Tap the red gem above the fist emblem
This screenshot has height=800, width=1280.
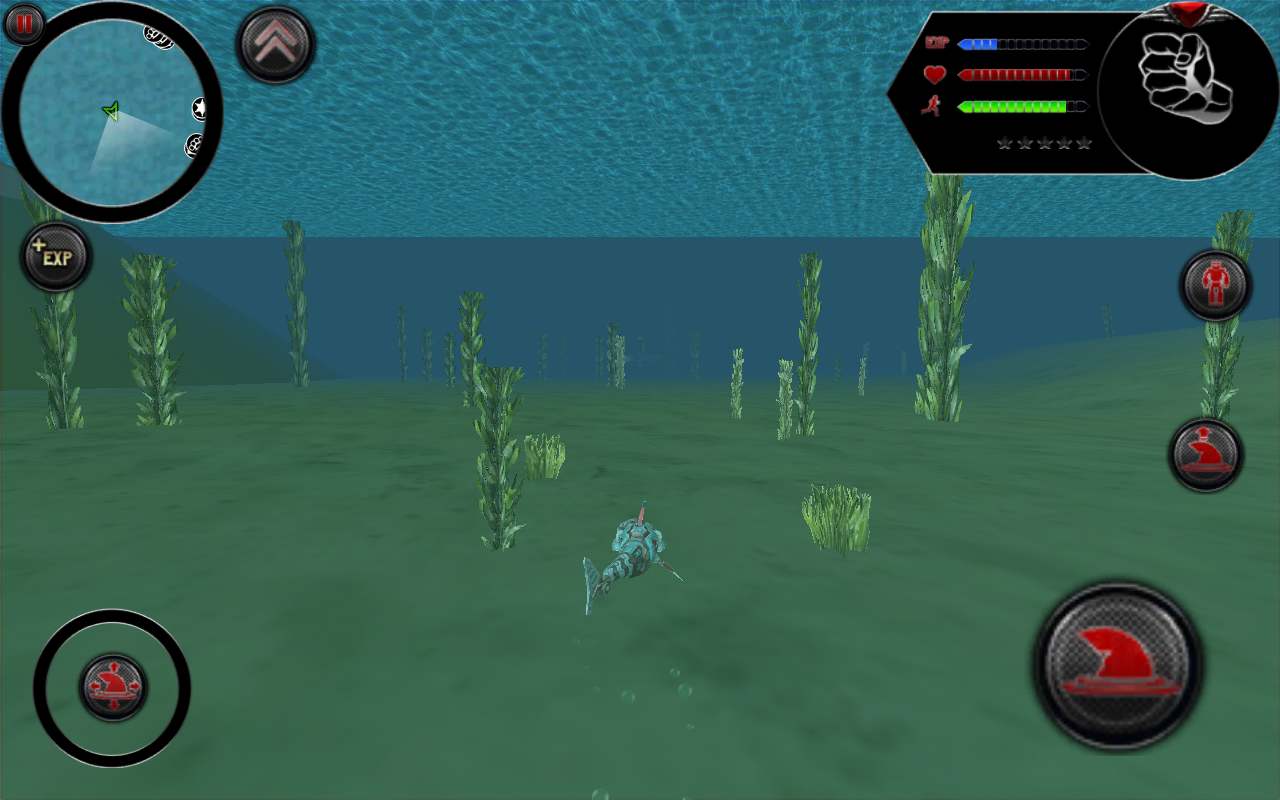pos(1185,12)
